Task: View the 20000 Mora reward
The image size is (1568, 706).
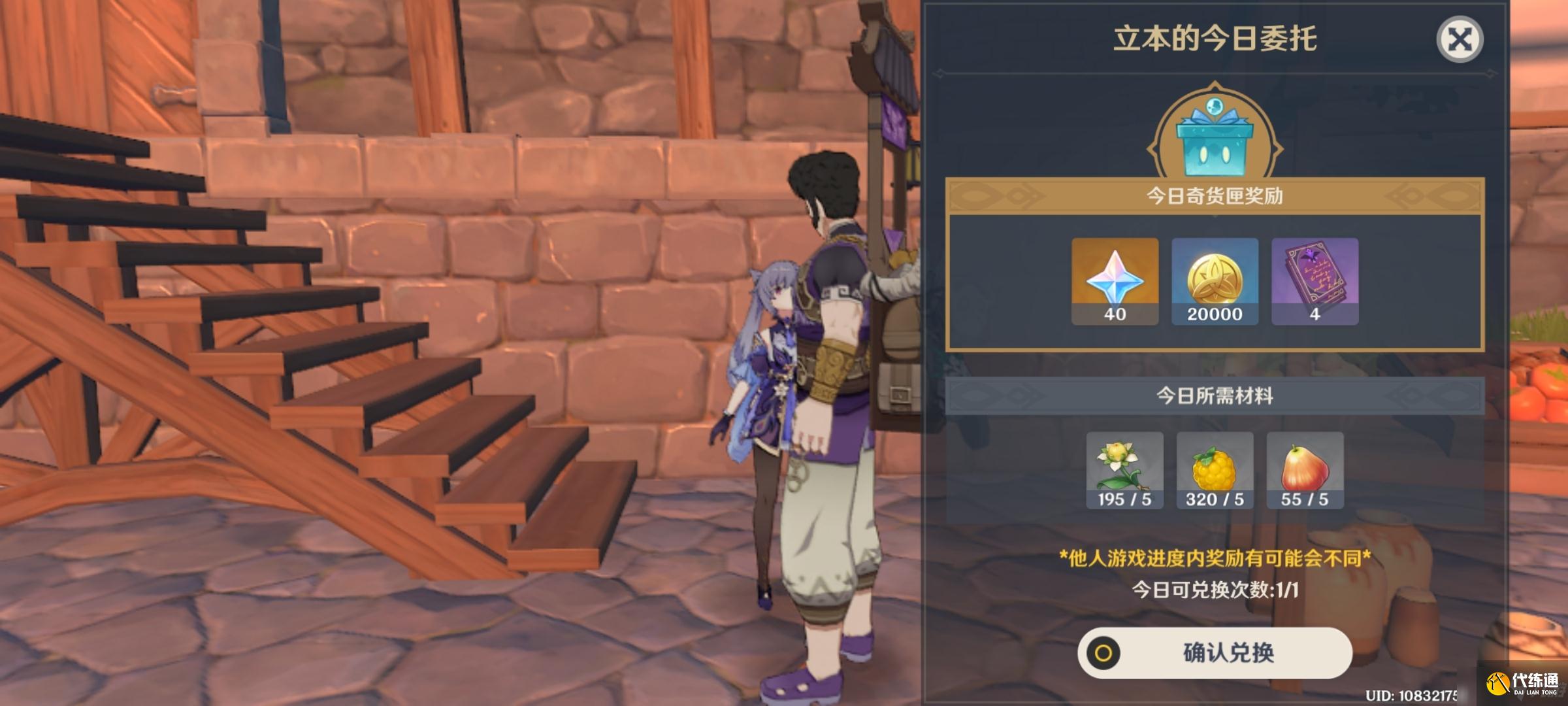Action: [1215, 281]
